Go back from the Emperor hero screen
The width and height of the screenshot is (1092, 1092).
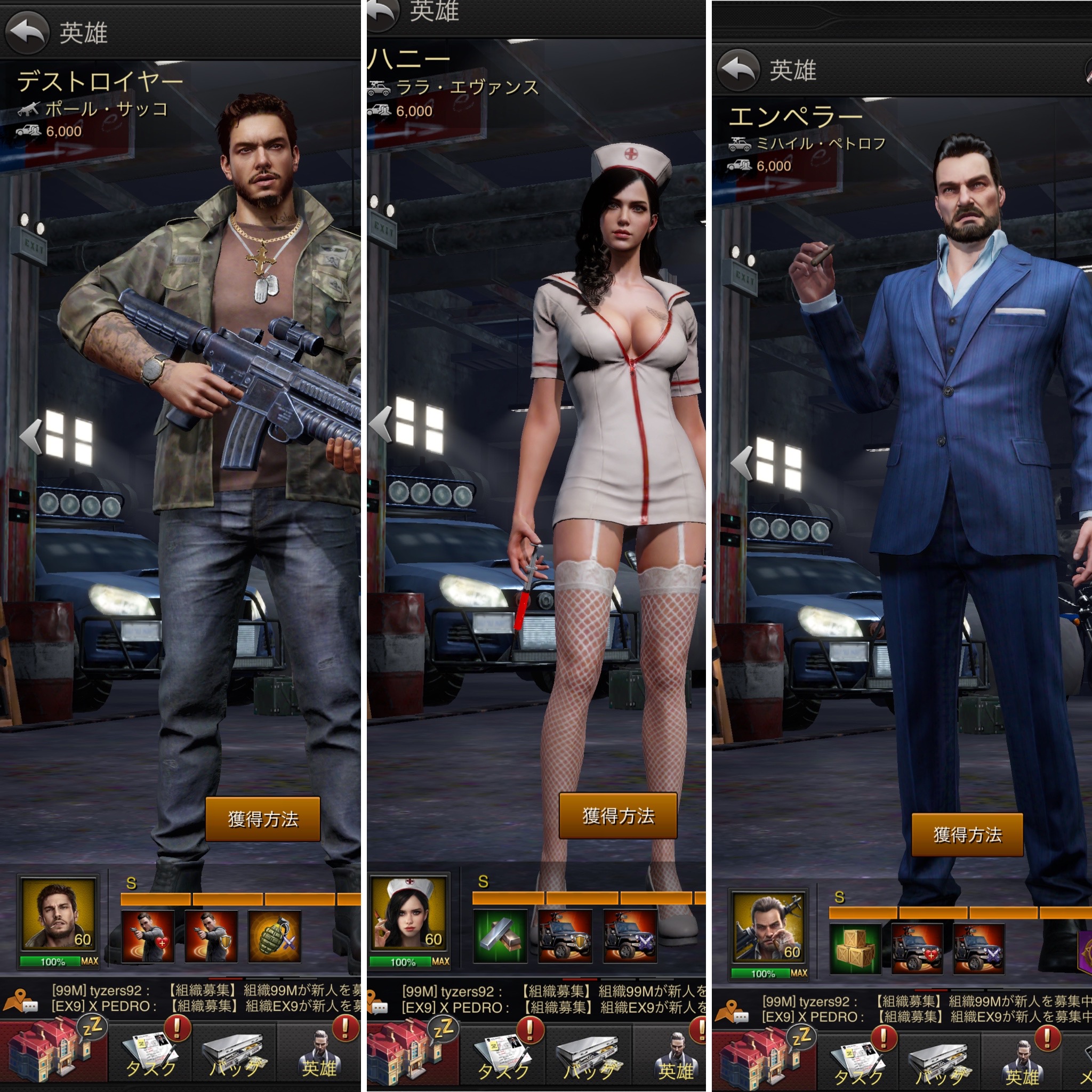click(x=738, y=70)
